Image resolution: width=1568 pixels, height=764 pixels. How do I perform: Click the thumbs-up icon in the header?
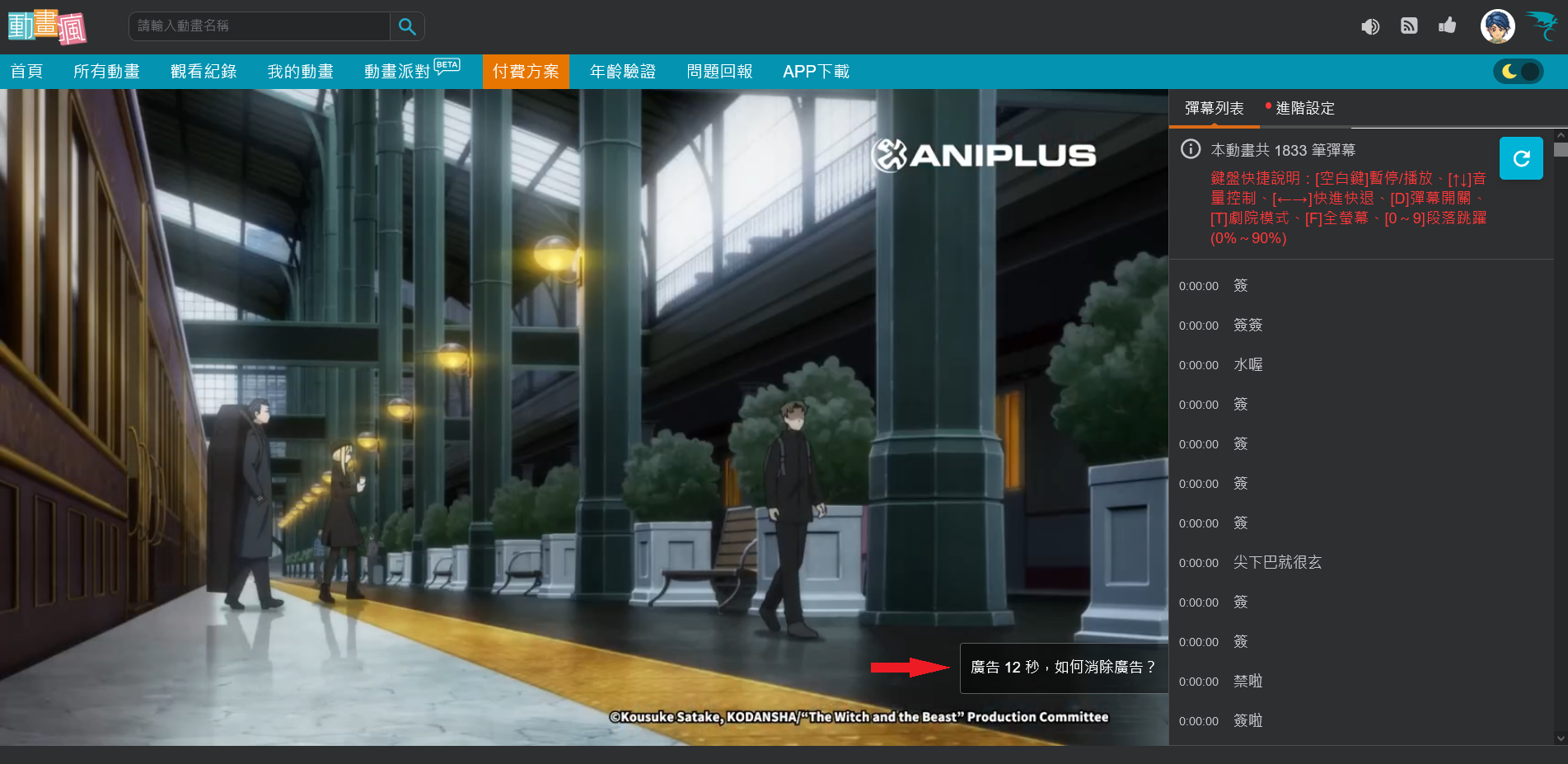tap(1448, 26)
